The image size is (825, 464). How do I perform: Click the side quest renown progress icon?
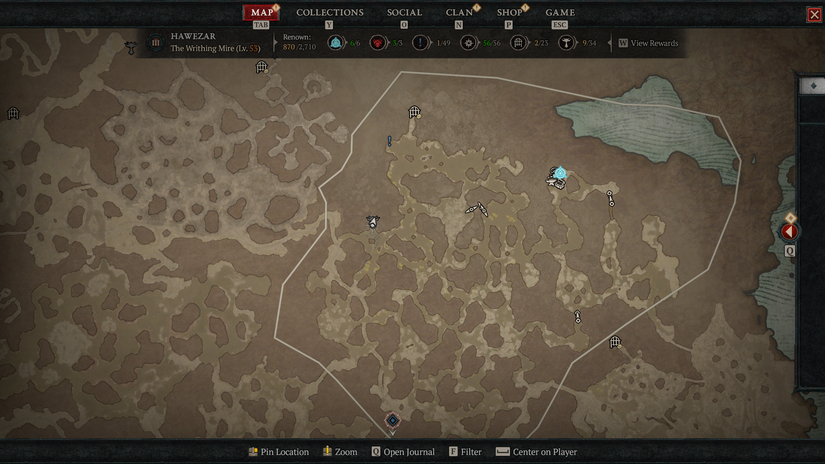pyautogui.click(x=422, y=43)
